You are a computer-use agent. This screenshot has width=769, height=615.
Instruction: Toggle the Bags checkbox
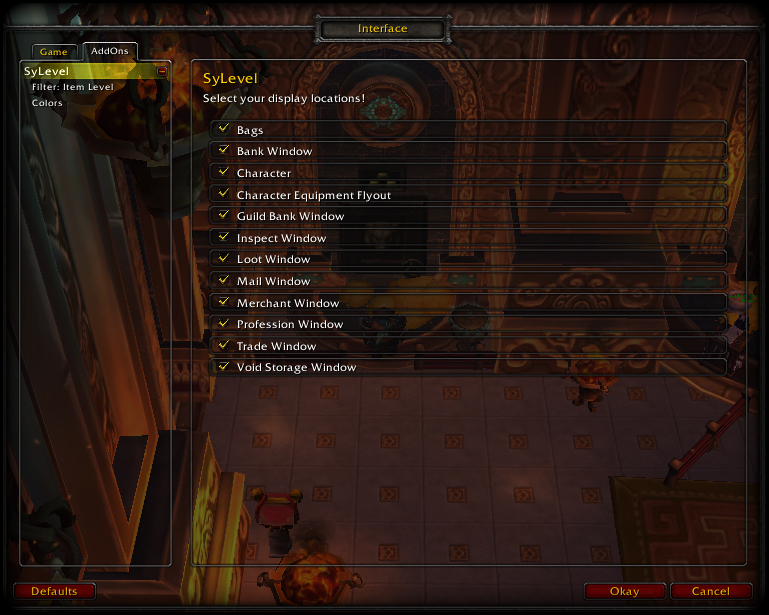coord(223,130)
